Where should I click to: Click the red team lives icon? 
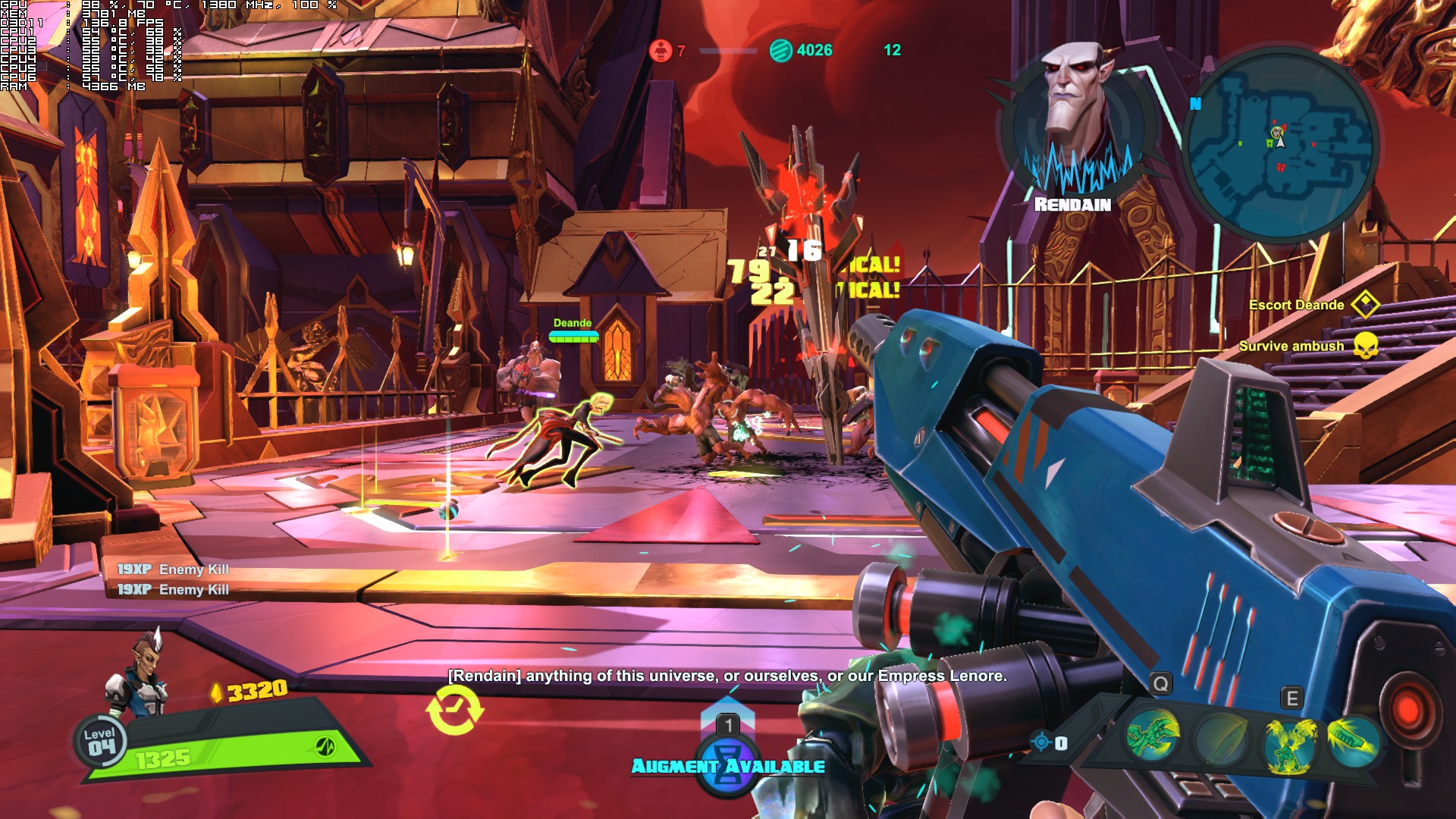click(661, 51)
